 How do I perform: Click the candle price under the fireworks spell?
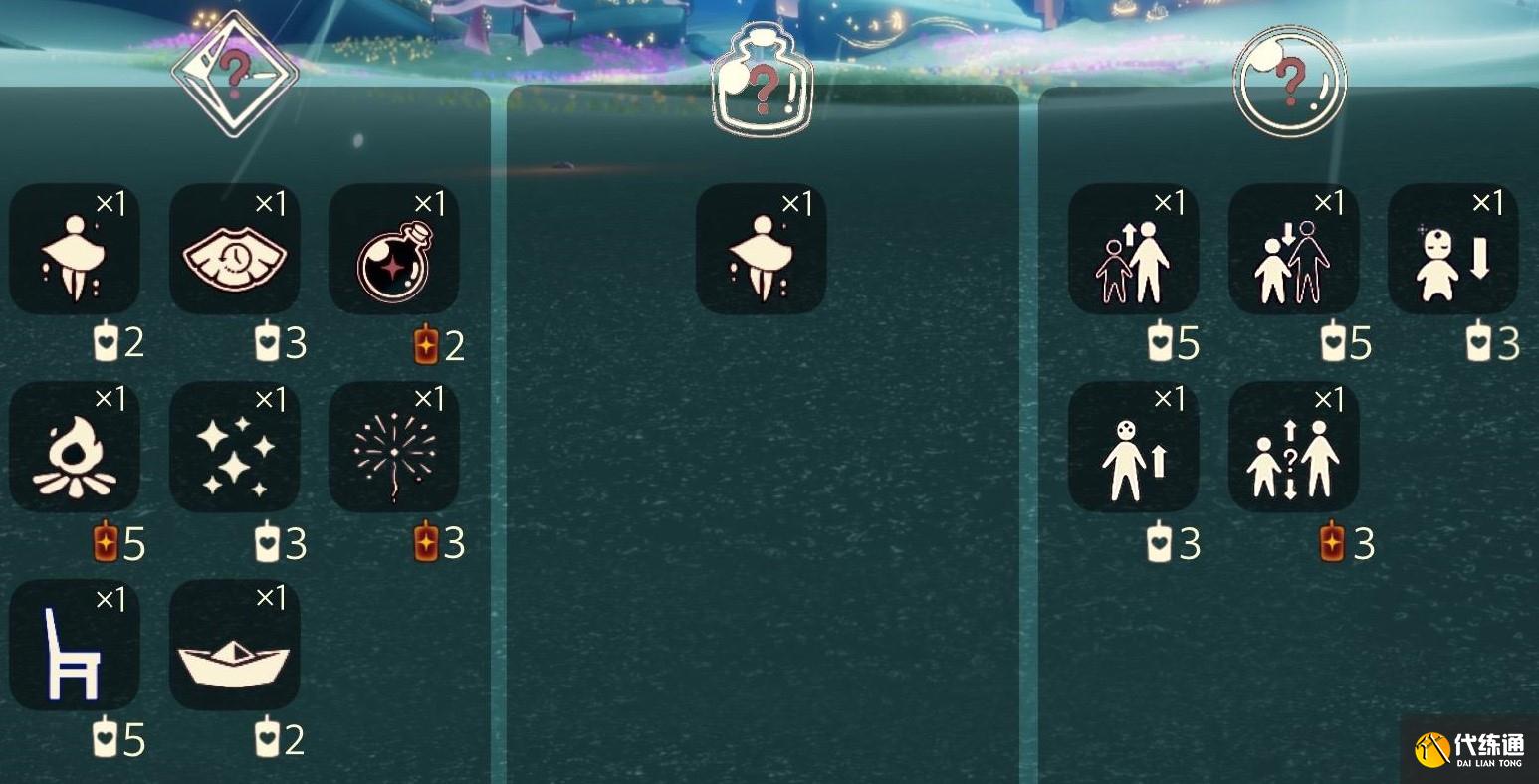pyautogui.click(x=436, y=544)
